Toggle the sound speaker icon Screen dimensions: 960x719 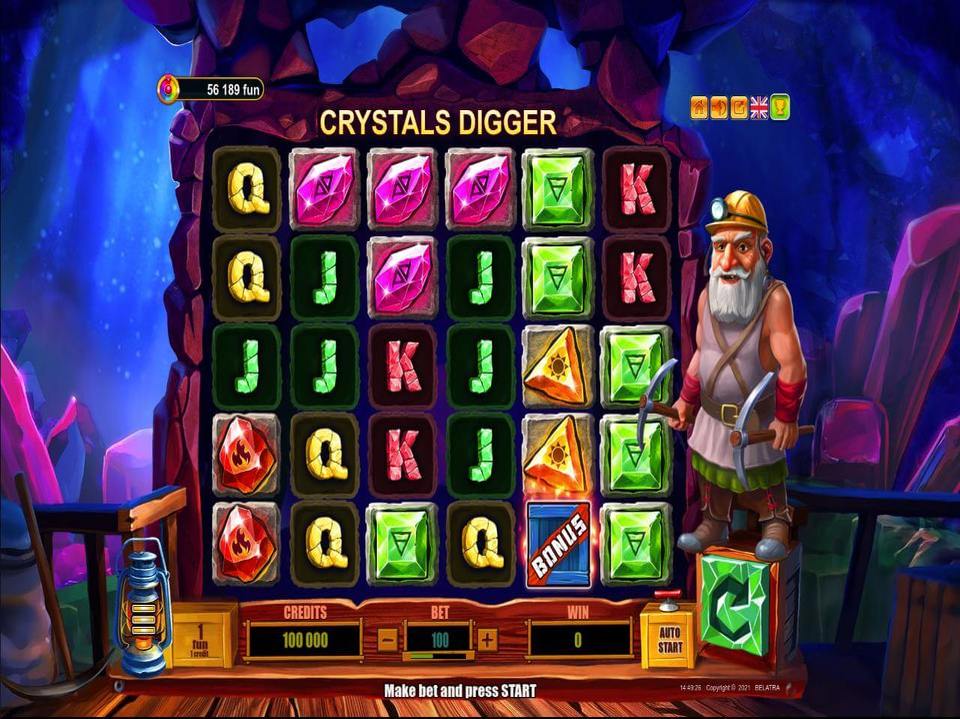(x=719, y=107)
